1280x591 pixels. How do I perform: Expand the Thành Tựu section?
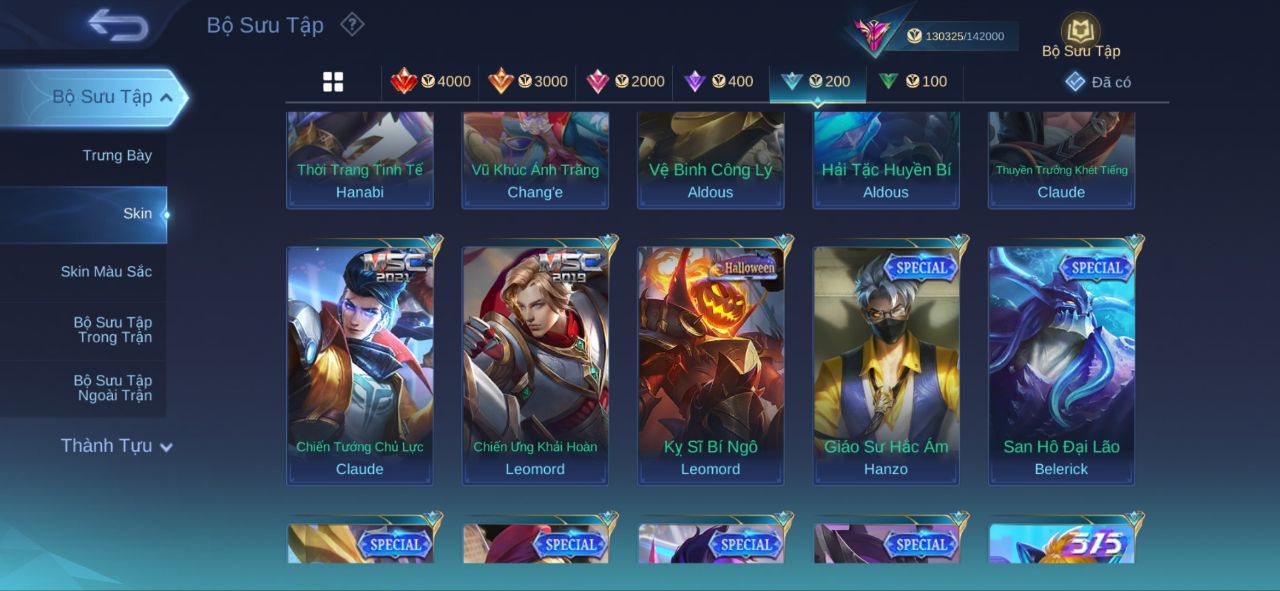[116, 446]
